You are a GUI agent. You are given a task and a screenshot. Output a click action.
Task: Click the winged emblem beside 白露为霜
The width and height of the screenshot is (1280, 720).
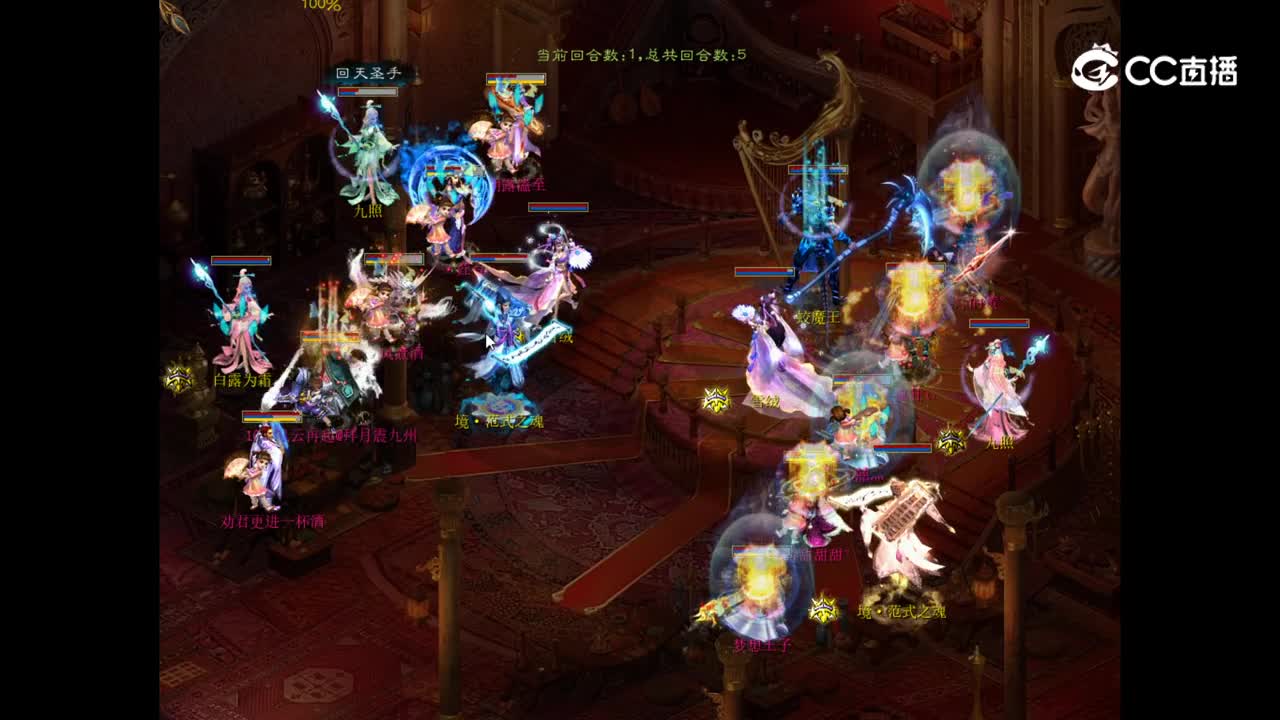click(180, 379)
